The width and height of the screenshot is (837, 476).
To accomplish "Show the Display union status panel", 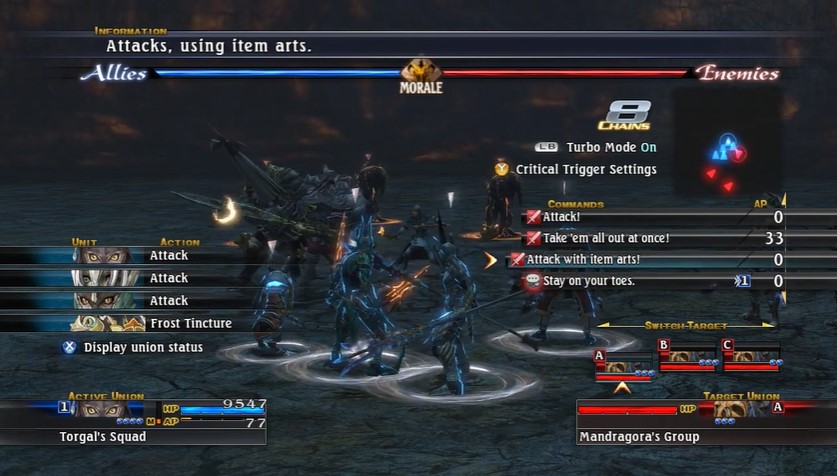I will (143, 347).
